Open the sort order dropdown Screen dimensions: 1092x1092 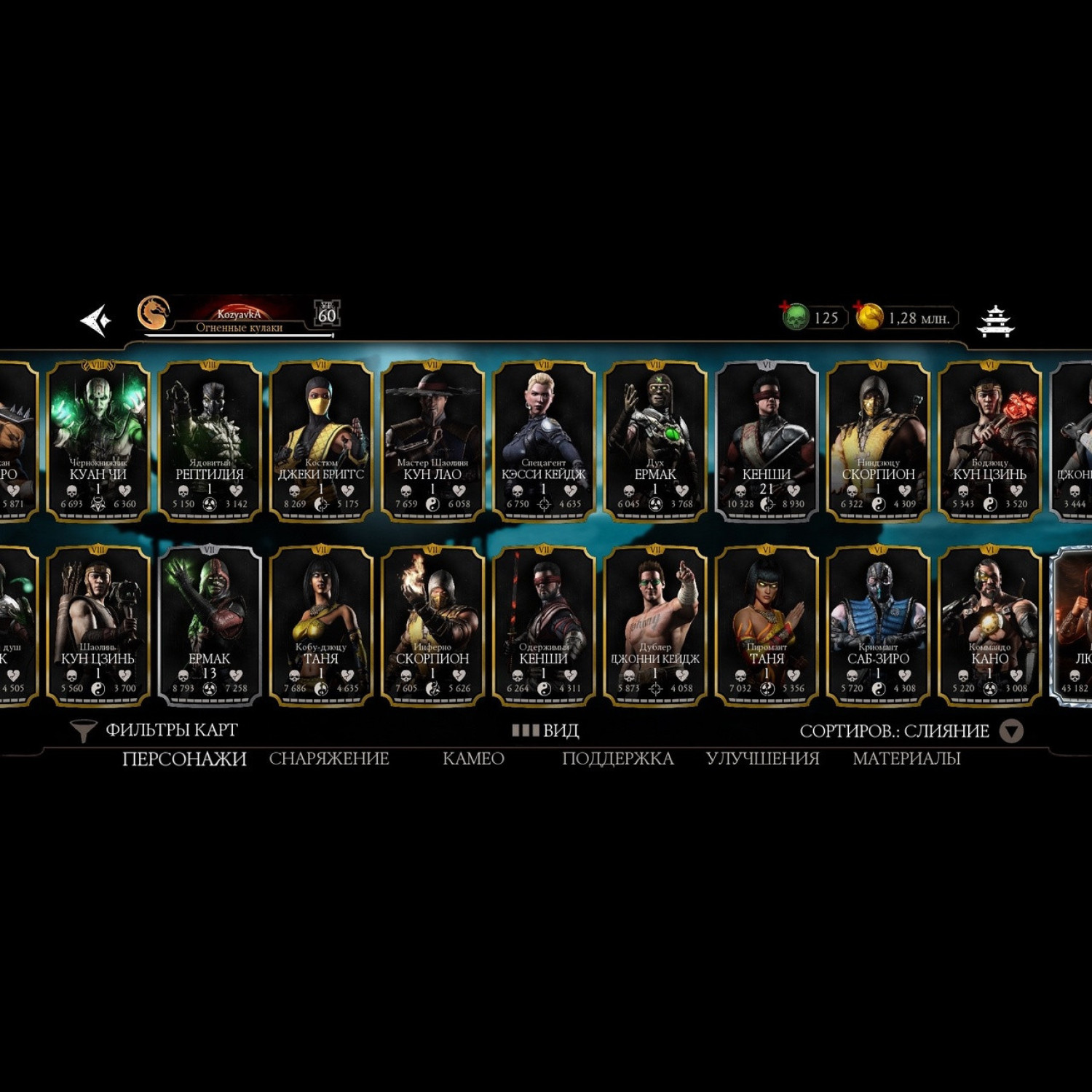coord(1010,731)
